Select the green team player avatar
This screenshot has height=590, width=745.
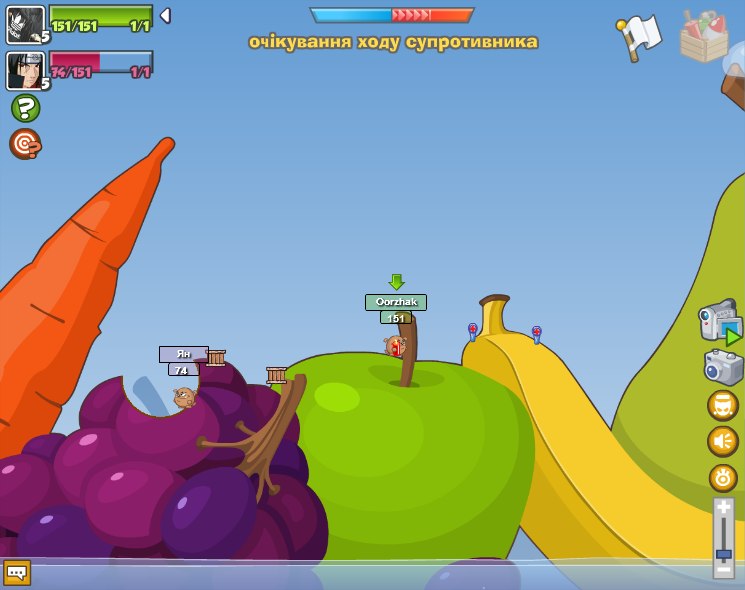point(26,25)
